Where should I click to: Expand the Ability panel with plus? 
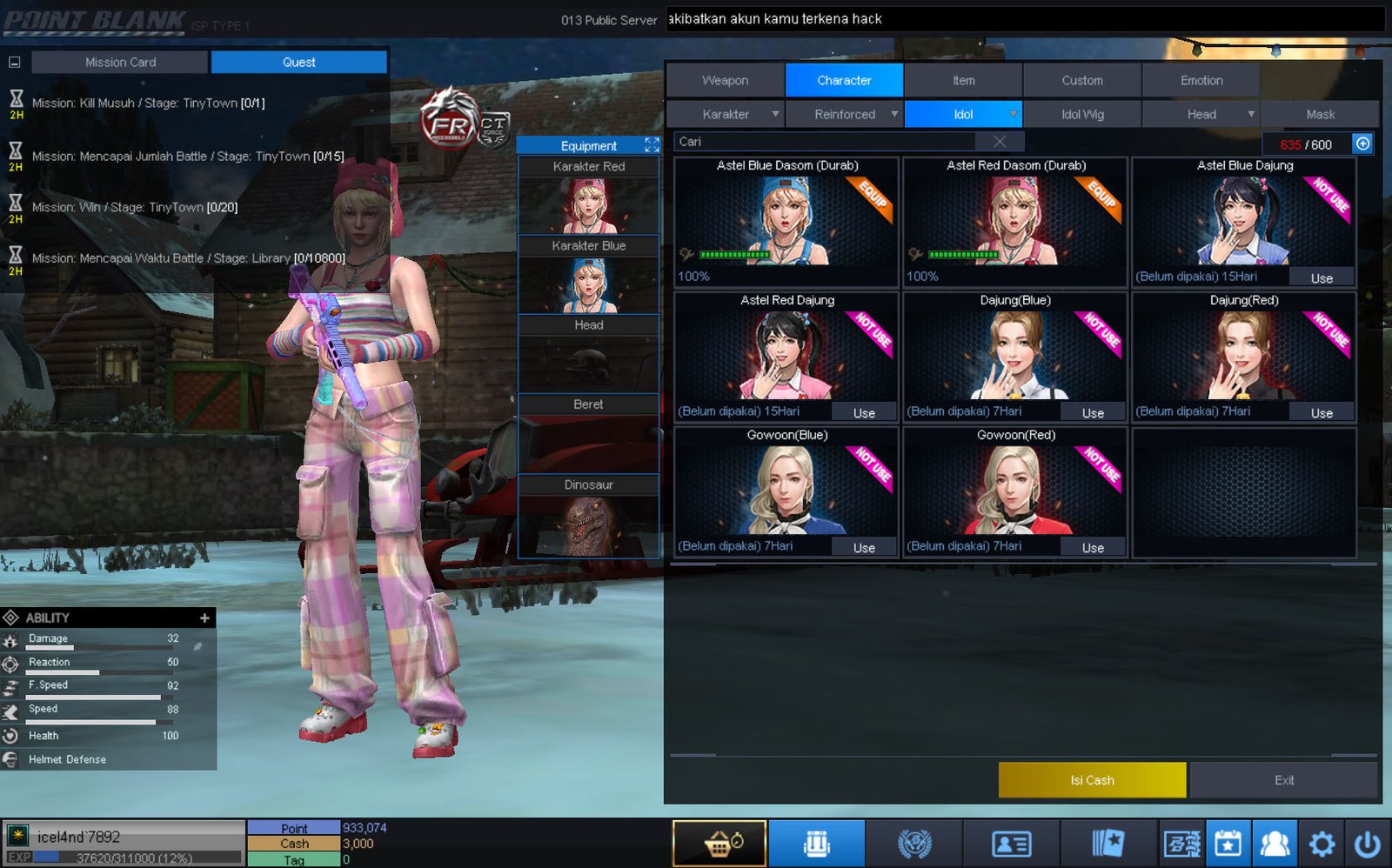click(204, 618)
